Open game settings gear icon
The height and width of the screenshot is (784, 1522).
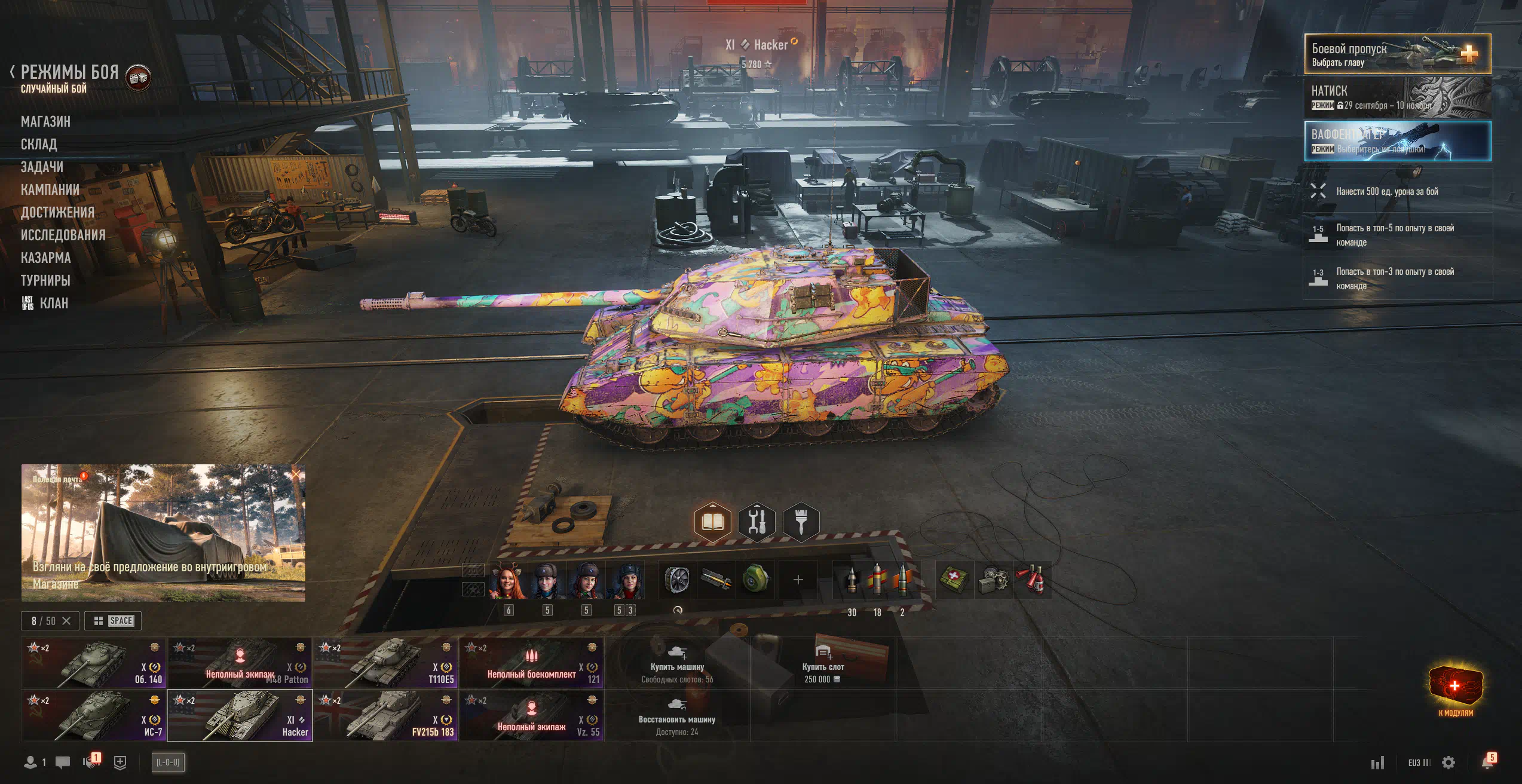tap(1448, 762)
